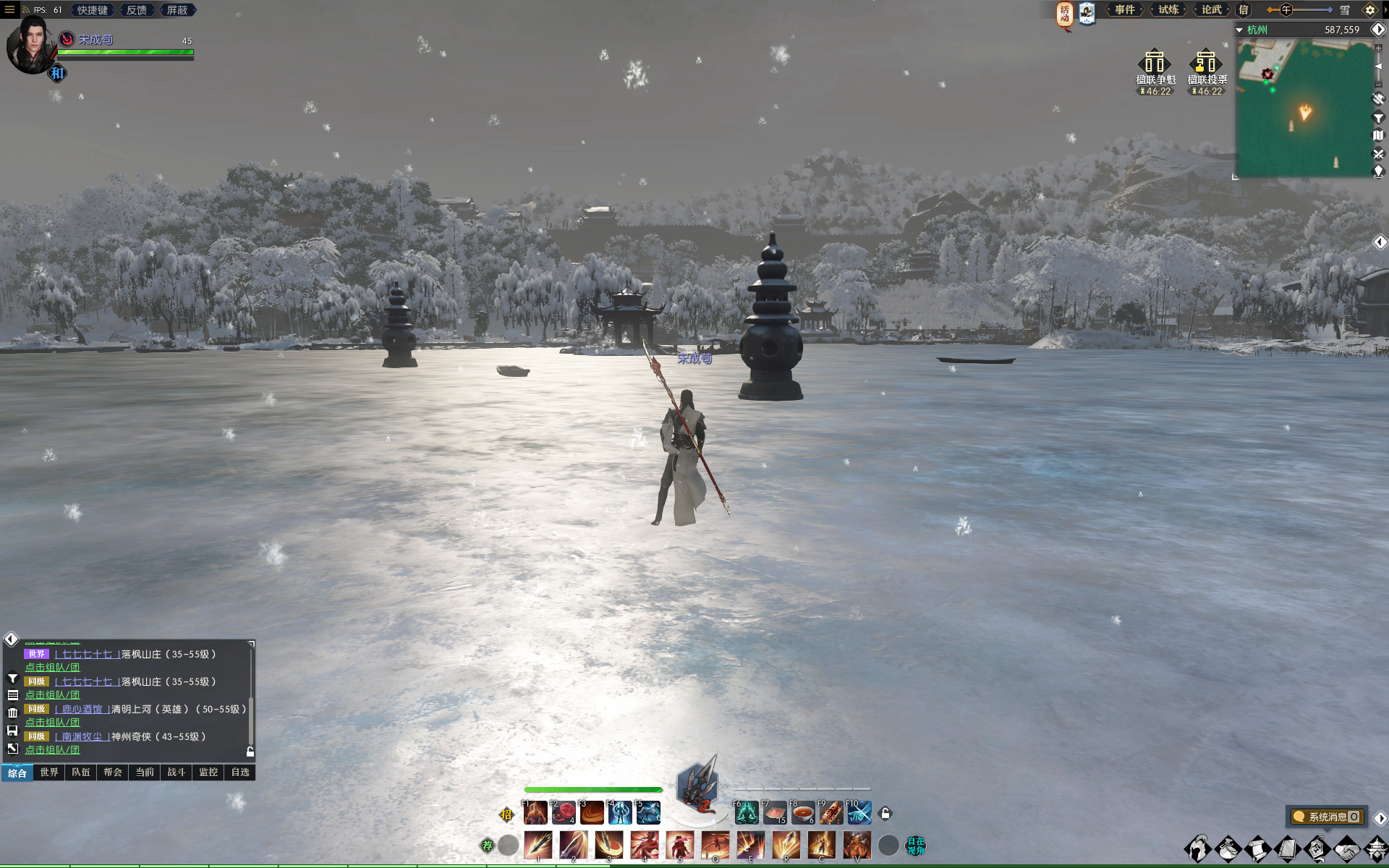Switch to the 世界 chat tab
The width and height of the screenshot is (1389, 868).
coord(49,773)
